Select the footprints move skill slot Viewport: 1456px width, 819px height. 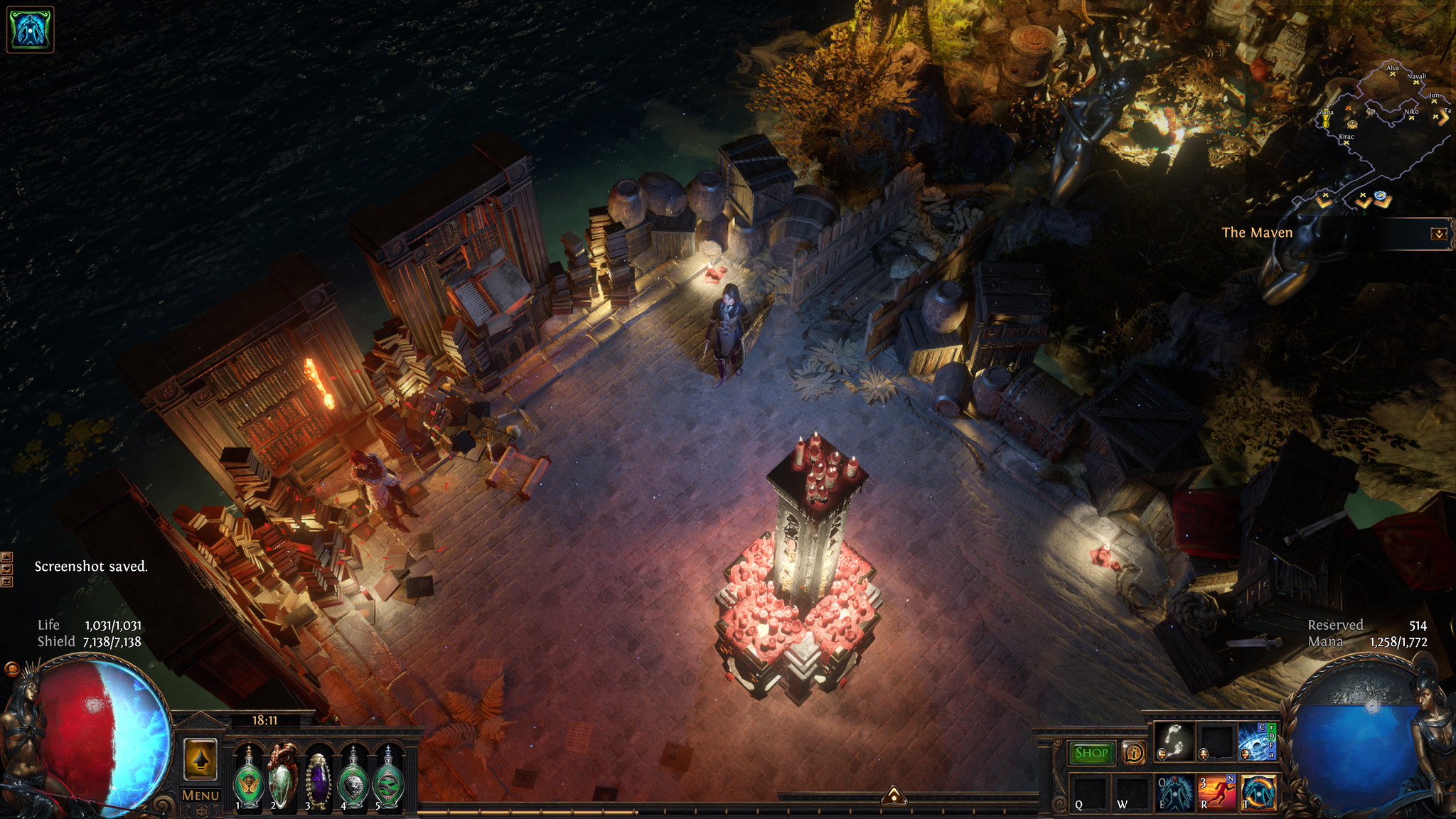pos(1174,742)
